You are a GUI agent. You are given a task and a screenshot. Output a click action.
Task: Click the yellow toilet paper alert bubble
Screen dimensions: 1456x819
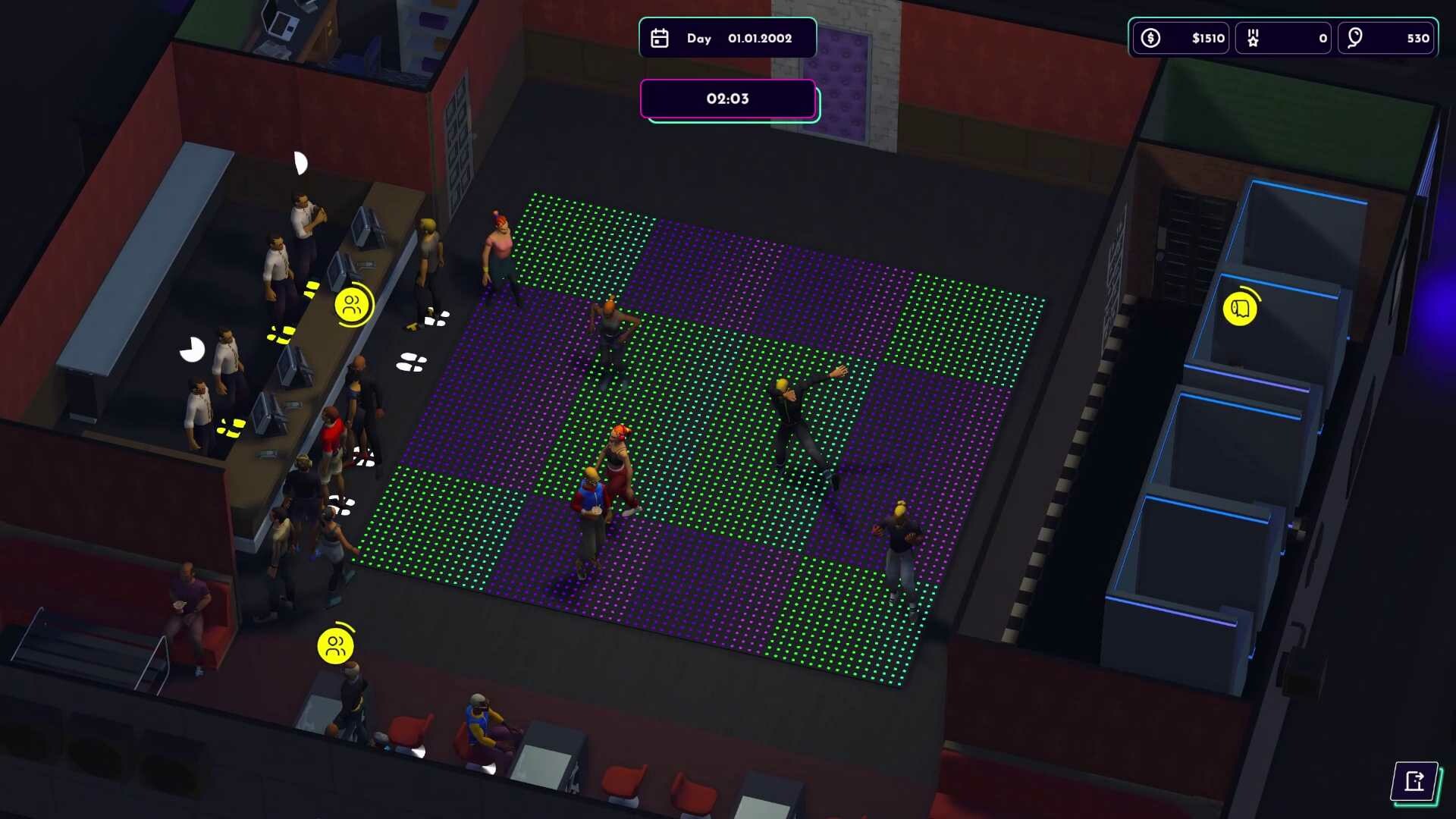pyautogui.click(x=1241, y=309)
